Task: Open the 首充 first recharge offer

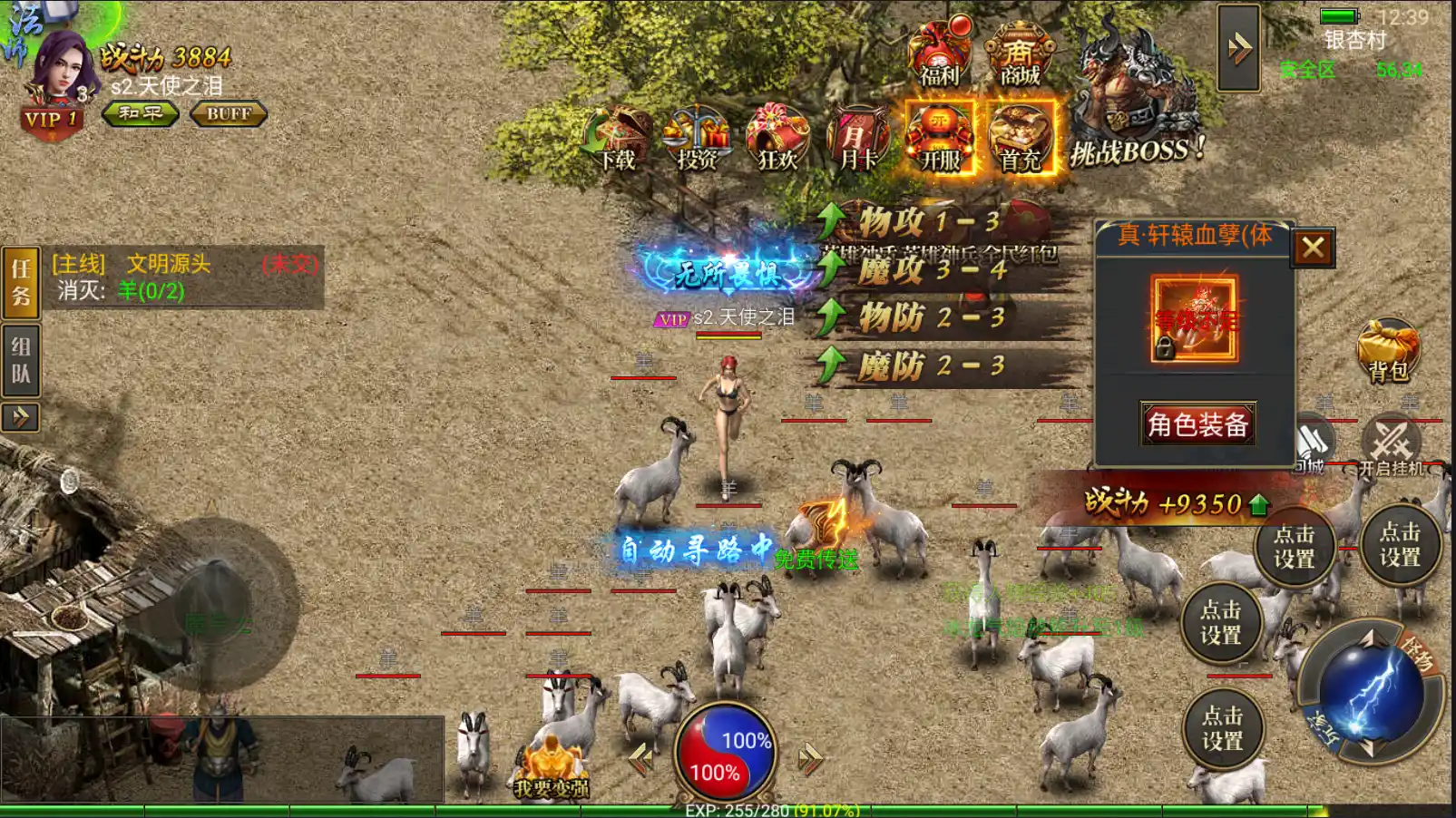Action: 1021,138
